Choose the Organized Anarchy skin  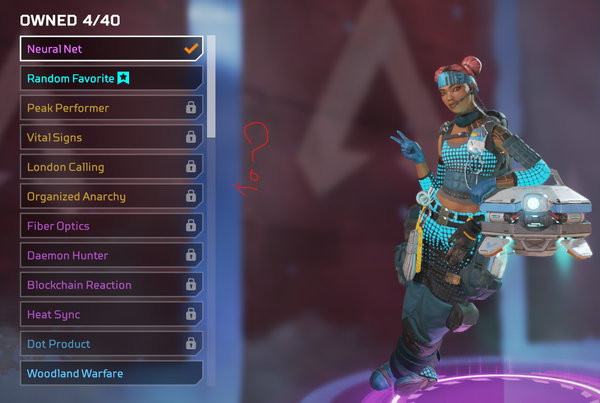[110, 196]
